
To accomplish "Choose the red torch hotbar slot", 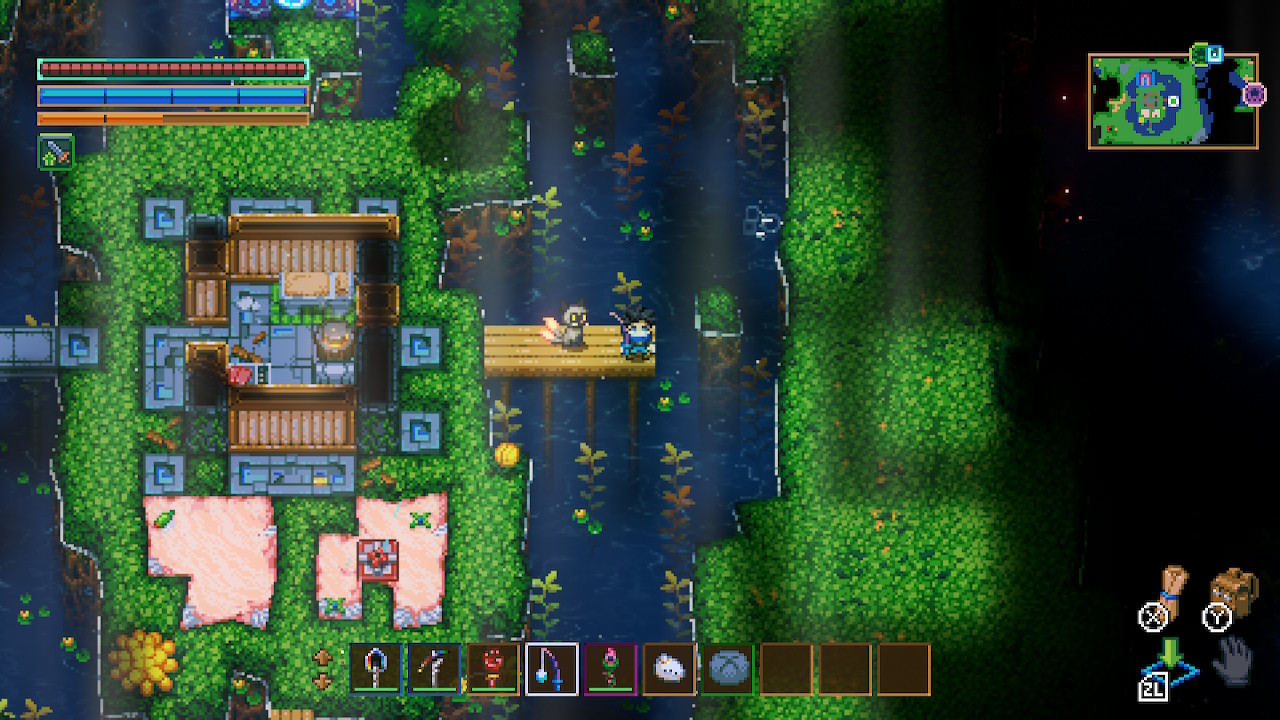I will pos(493,668).
